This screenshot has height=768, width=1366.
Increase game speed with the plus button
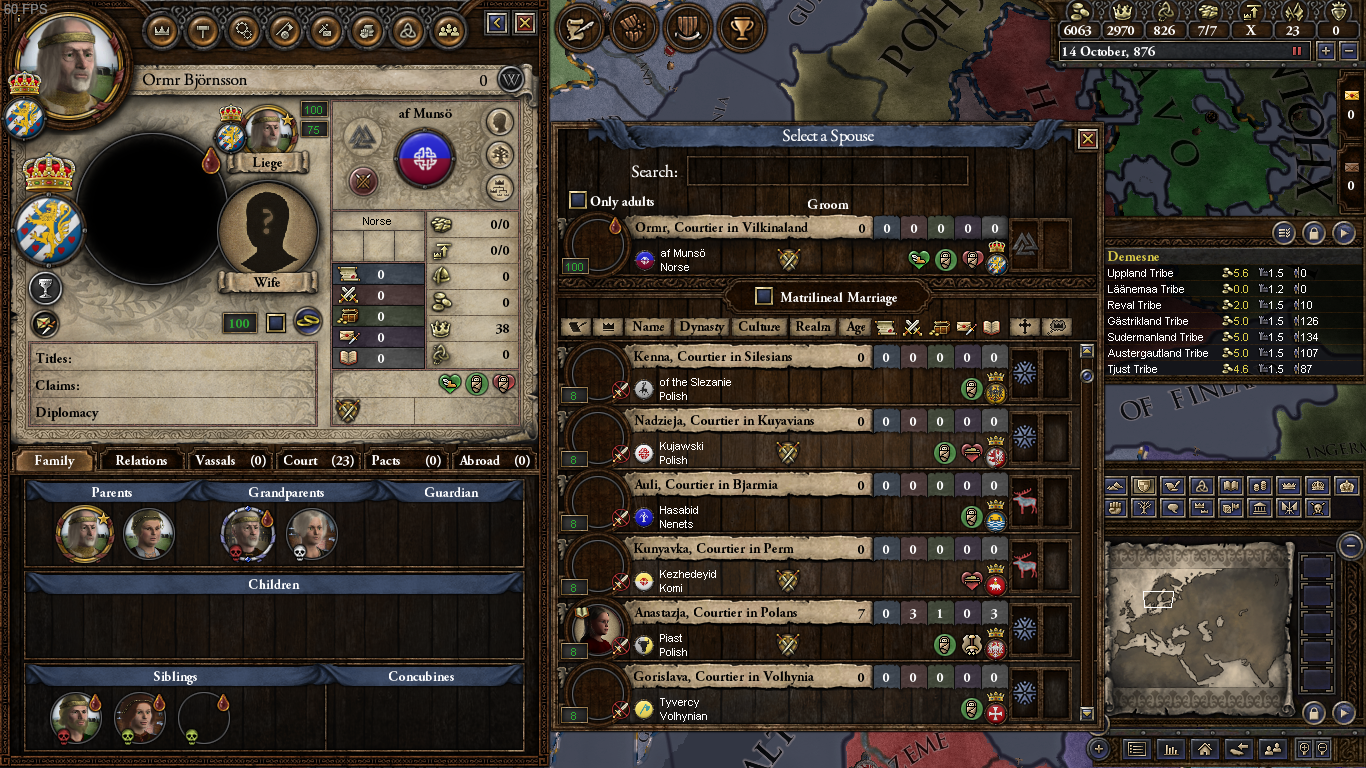(1326, 51)
